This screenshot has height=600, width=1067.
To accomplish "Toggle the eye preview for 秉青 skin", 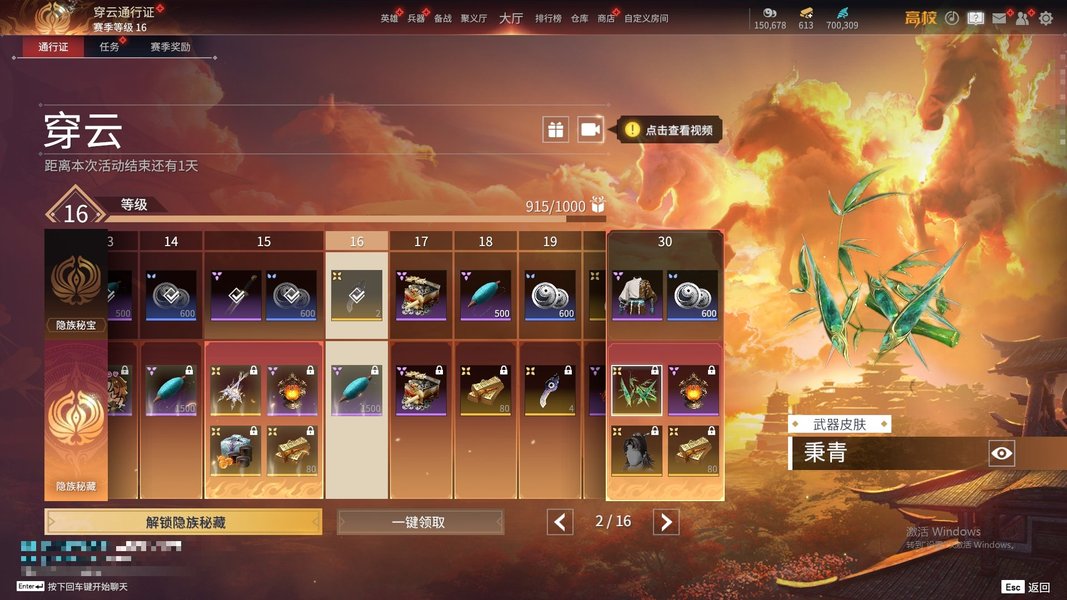I will click(x=1001, y=454).
